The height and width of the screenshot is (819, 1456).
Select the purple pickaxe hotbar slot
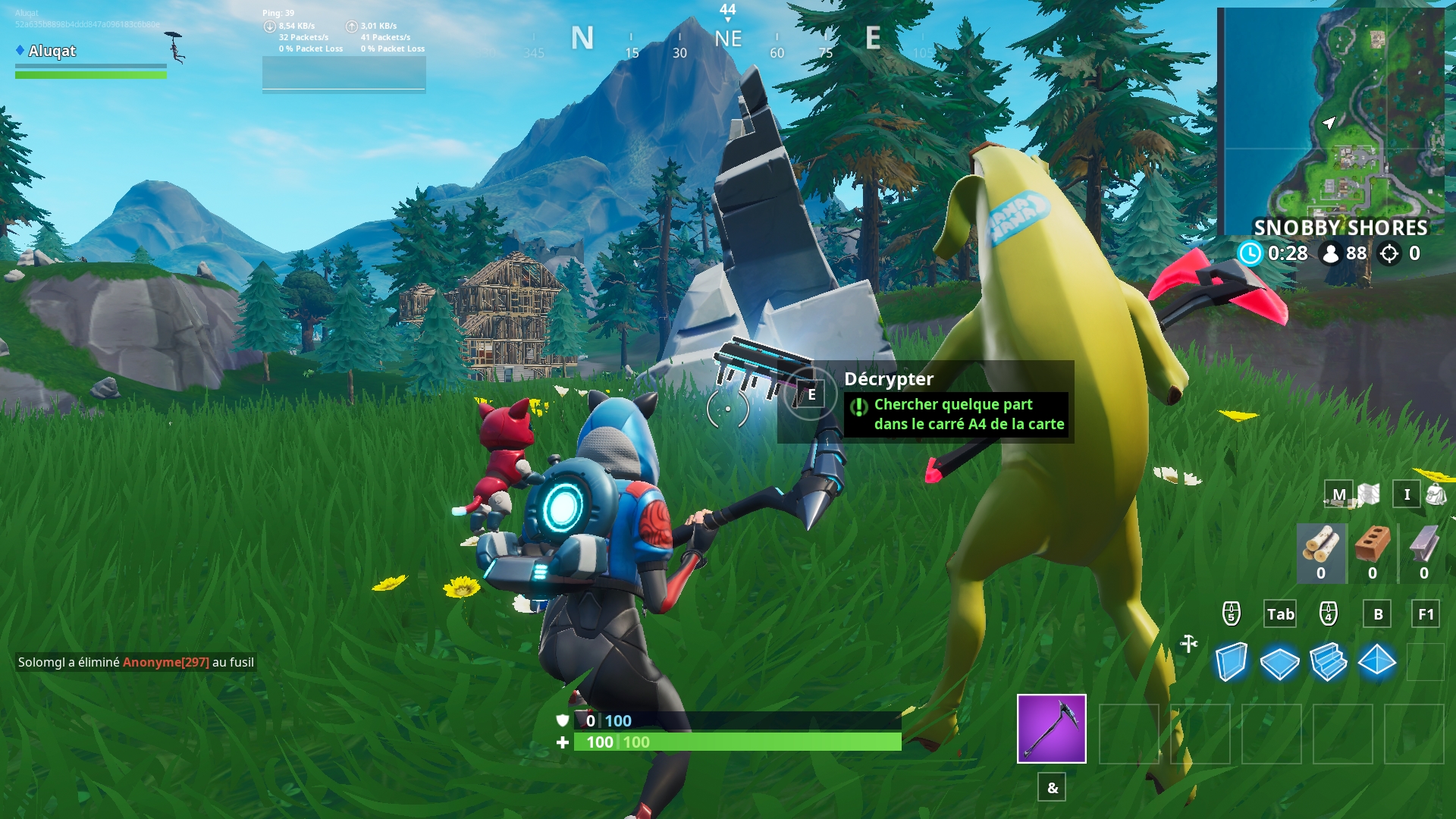click(x=1051, y=728)
